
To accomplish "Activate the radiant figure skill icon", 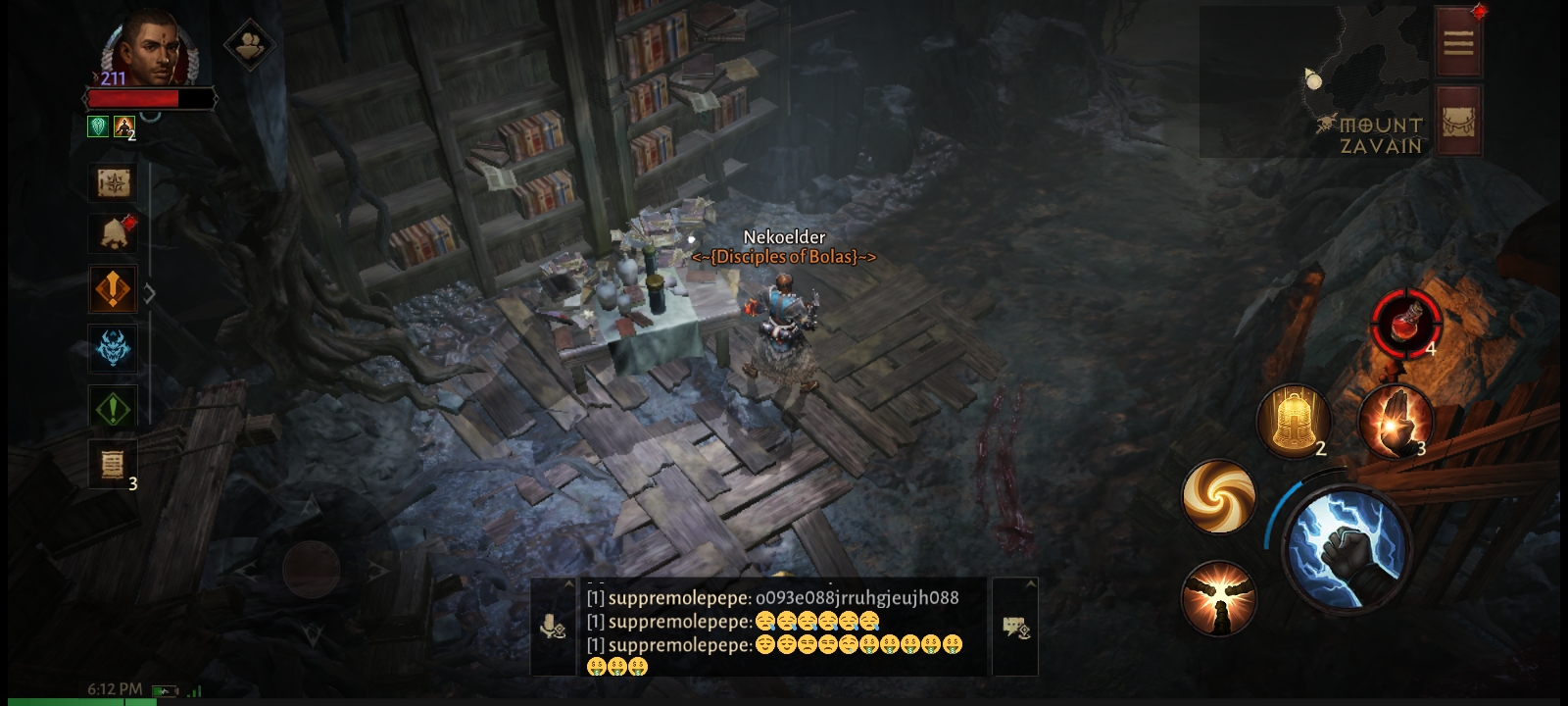I will pyautogui.click(x=1219, y=597).
